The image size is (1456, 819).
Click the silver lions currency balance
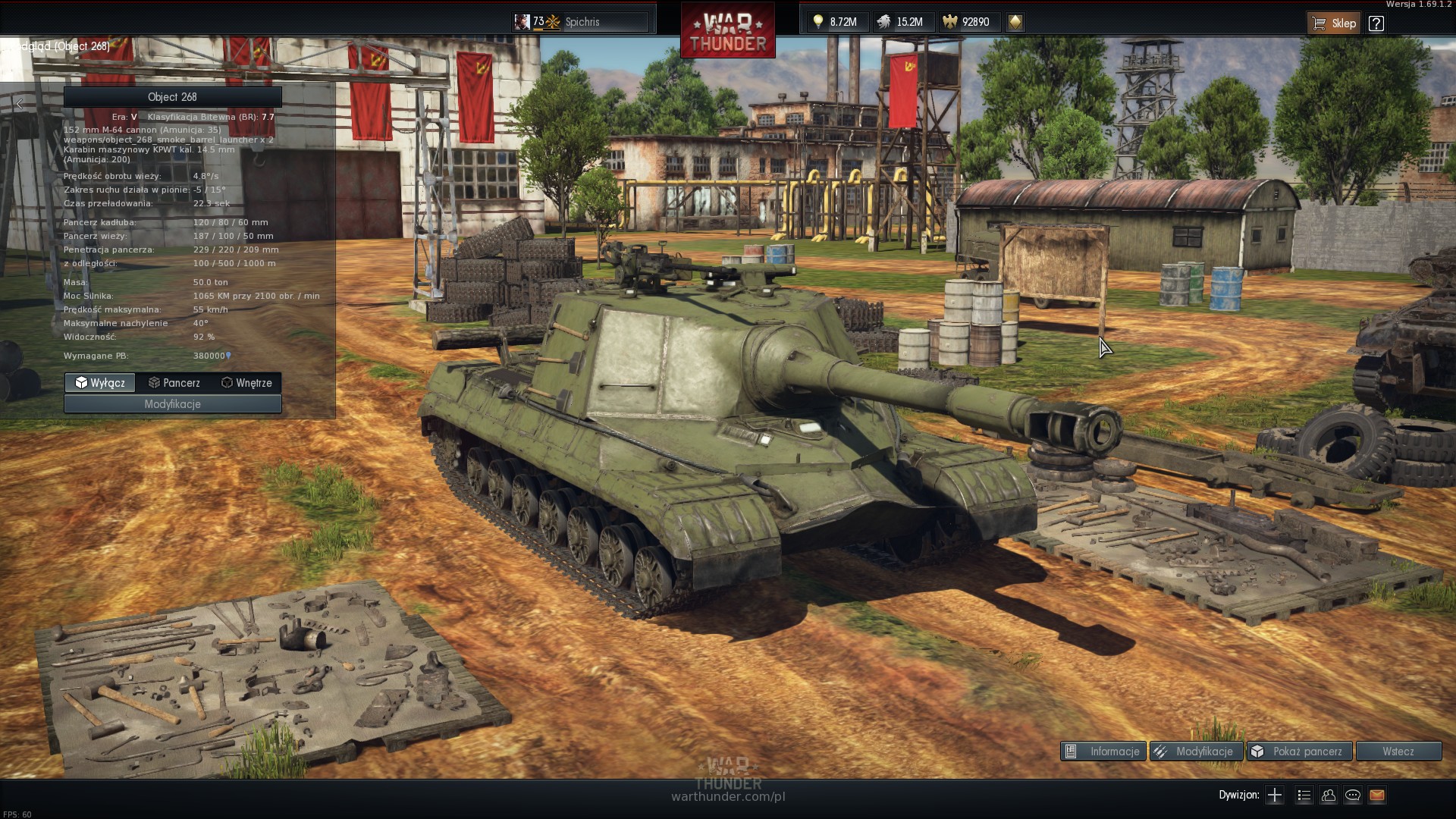tap(900, 22)
